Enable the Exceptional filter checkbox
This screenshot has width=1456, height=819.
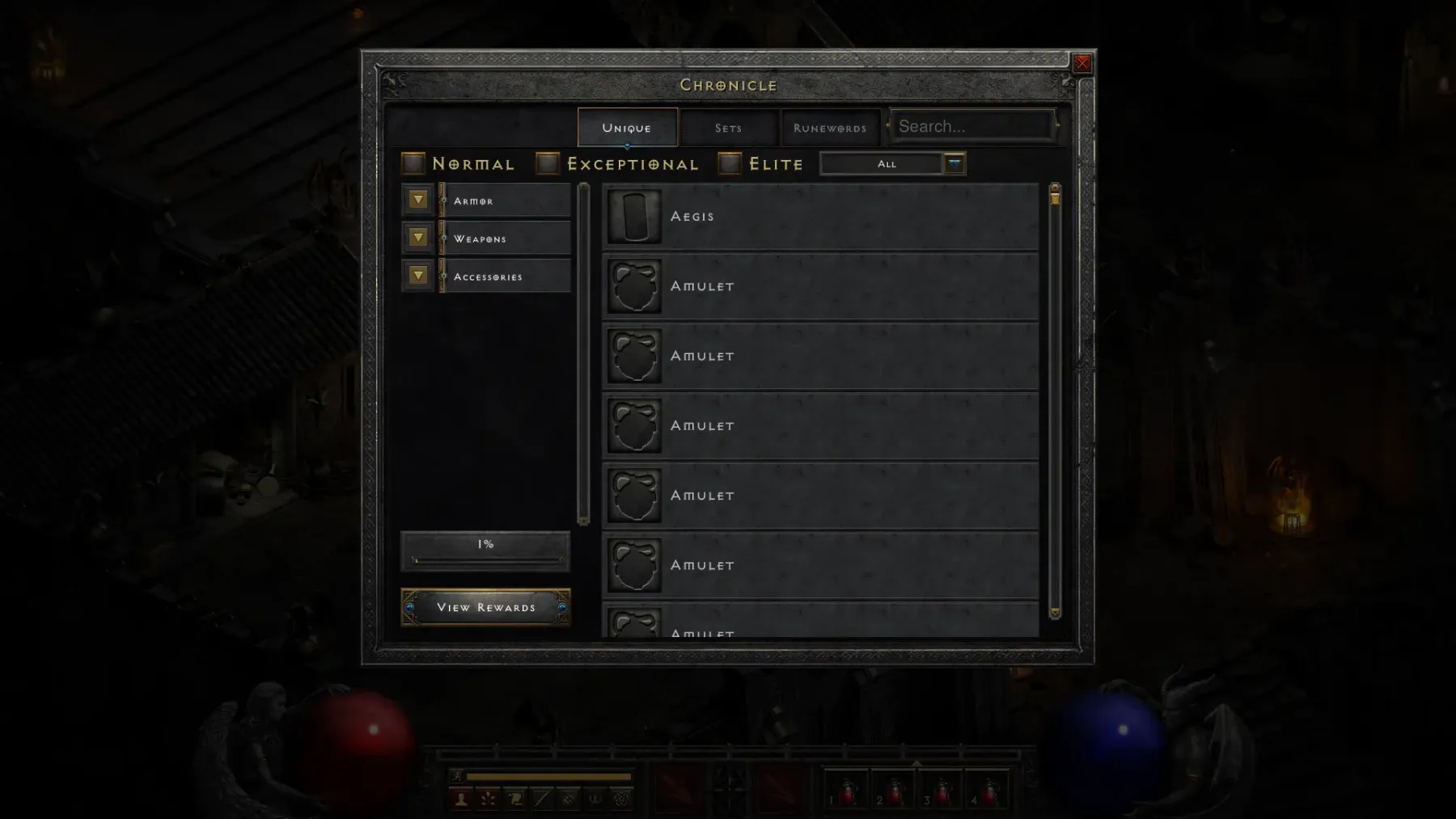click(x=548, y=164)
